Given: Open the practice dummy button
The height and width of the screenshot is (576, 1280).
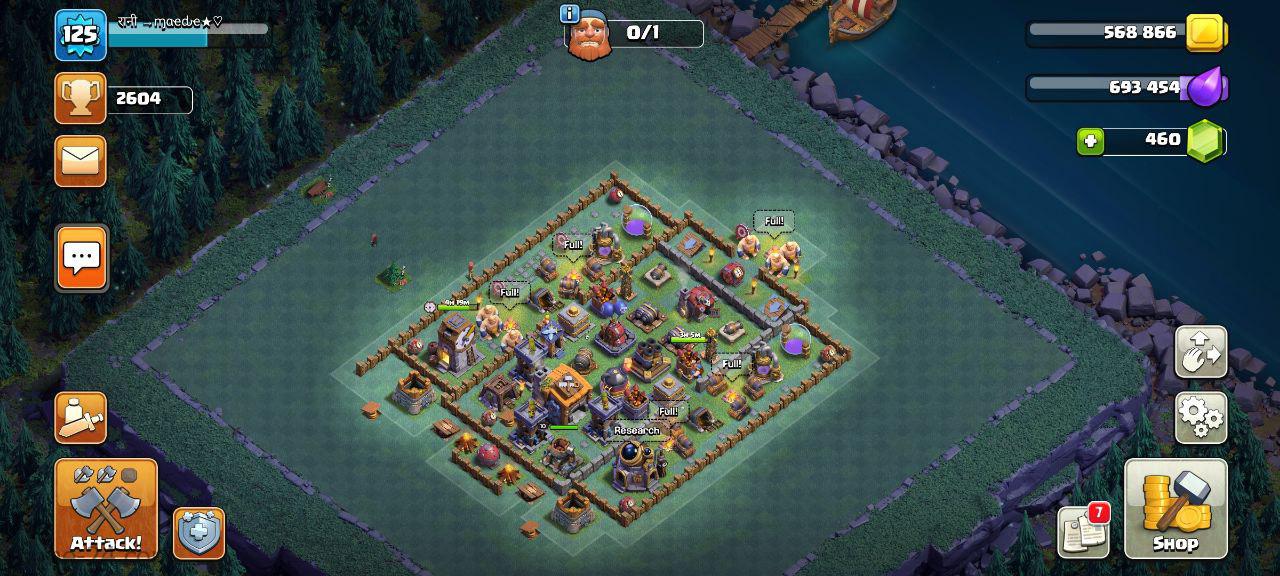Looking at the screenshot, I should [80, 417].
